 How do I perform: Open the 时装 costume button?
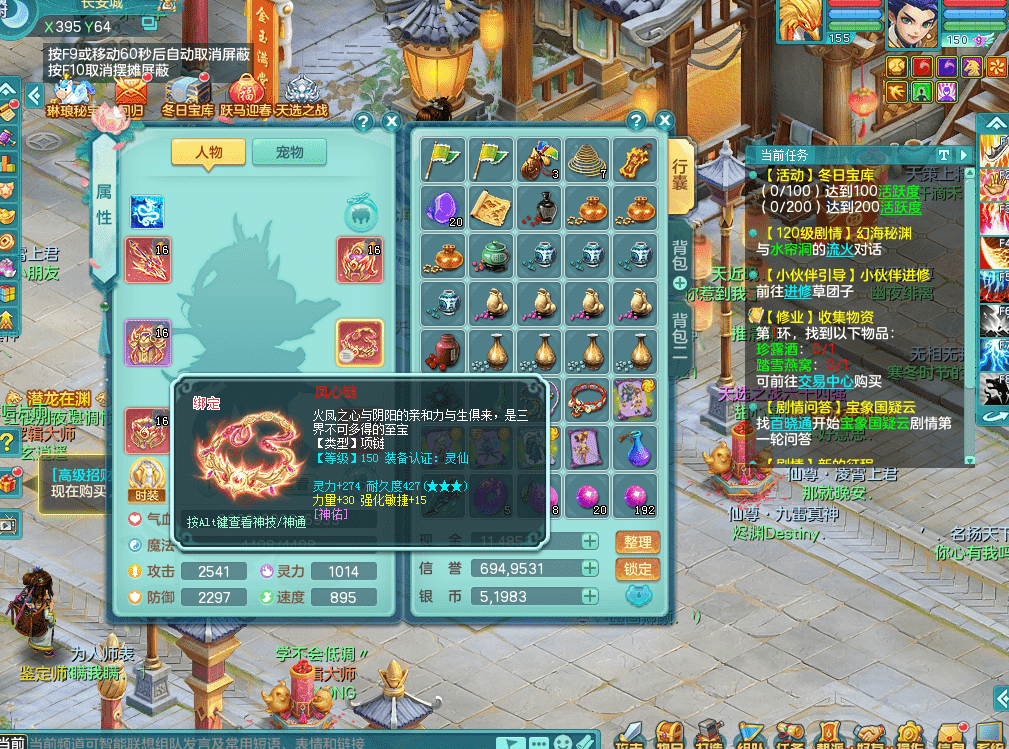144,479
